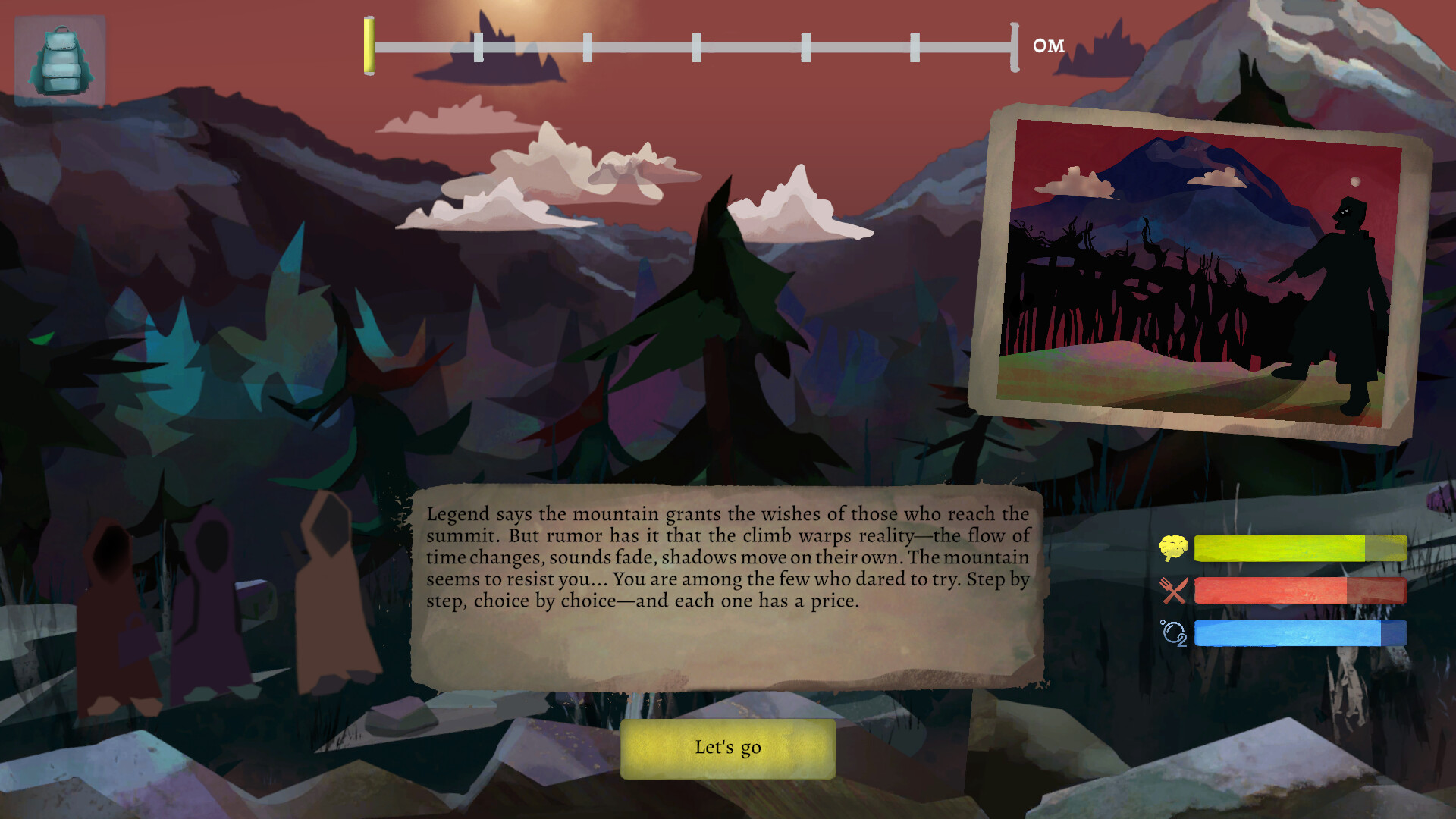Select the crossed fork and knife hunger icon
The image size is (1456, 819).
(1172, 589)
